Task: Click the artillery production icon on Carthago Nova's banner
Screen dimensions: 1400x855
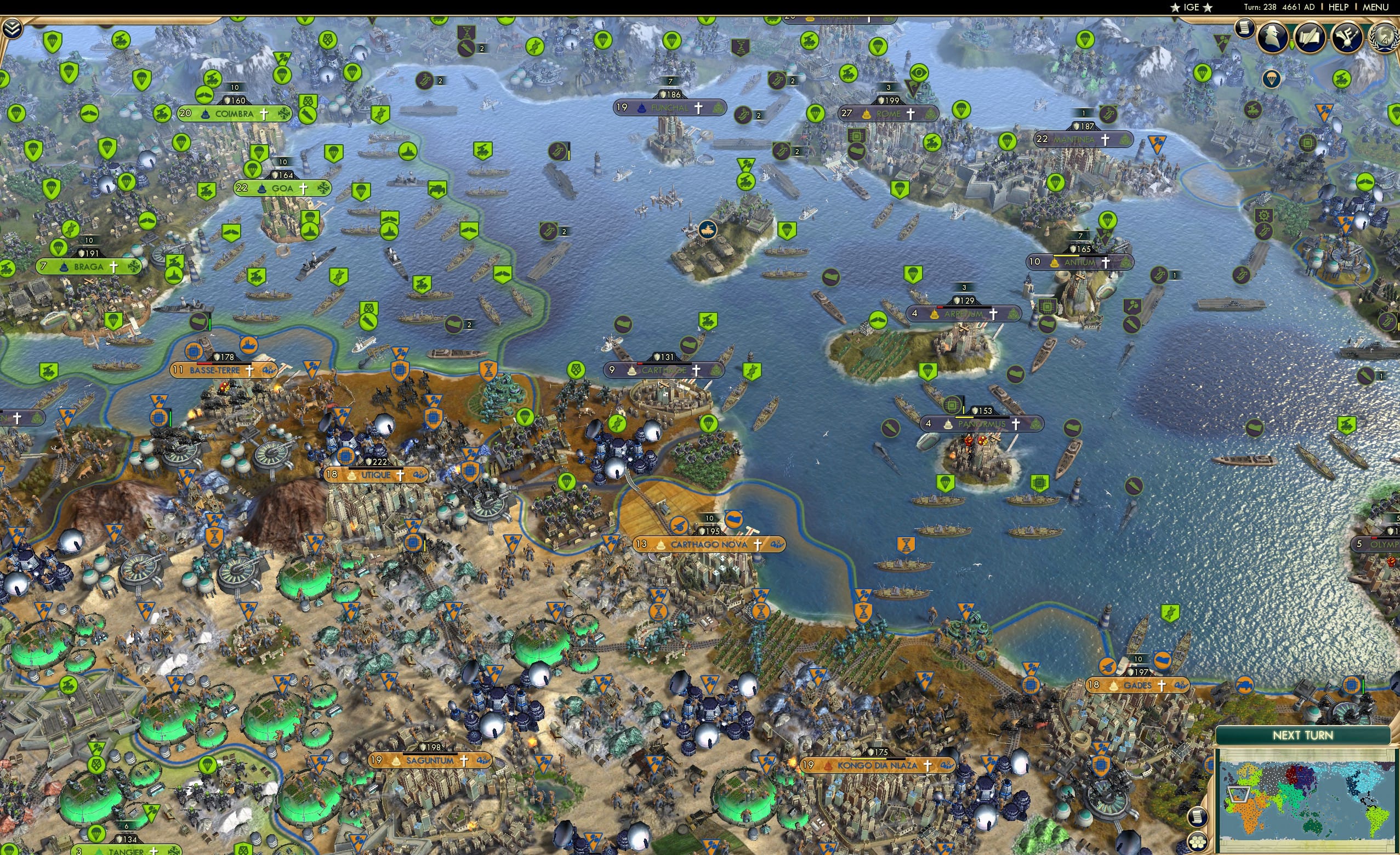Action: coord(680,527)
